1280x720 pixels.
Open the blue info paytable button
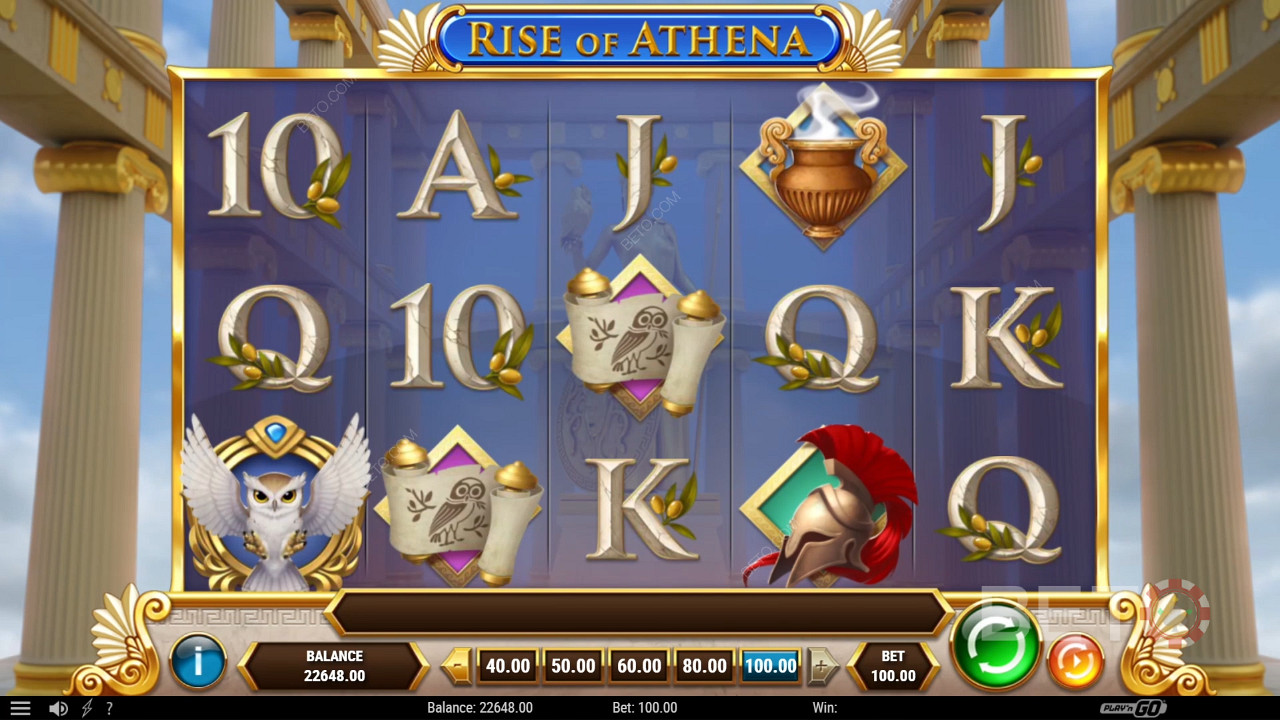[x=198, y=662]
